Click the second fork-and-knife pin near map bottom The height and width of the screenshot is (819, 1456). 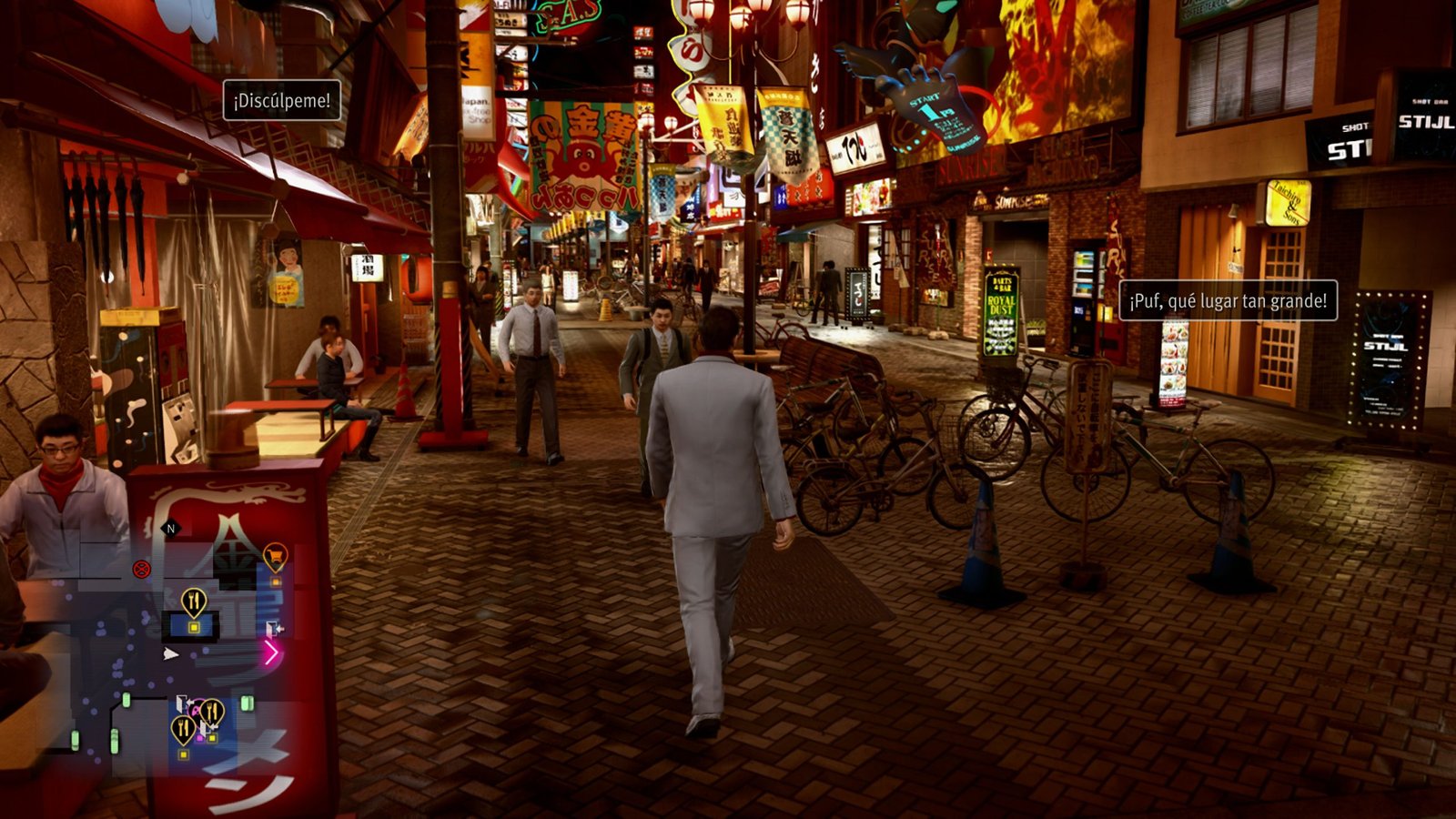[213, 709]
